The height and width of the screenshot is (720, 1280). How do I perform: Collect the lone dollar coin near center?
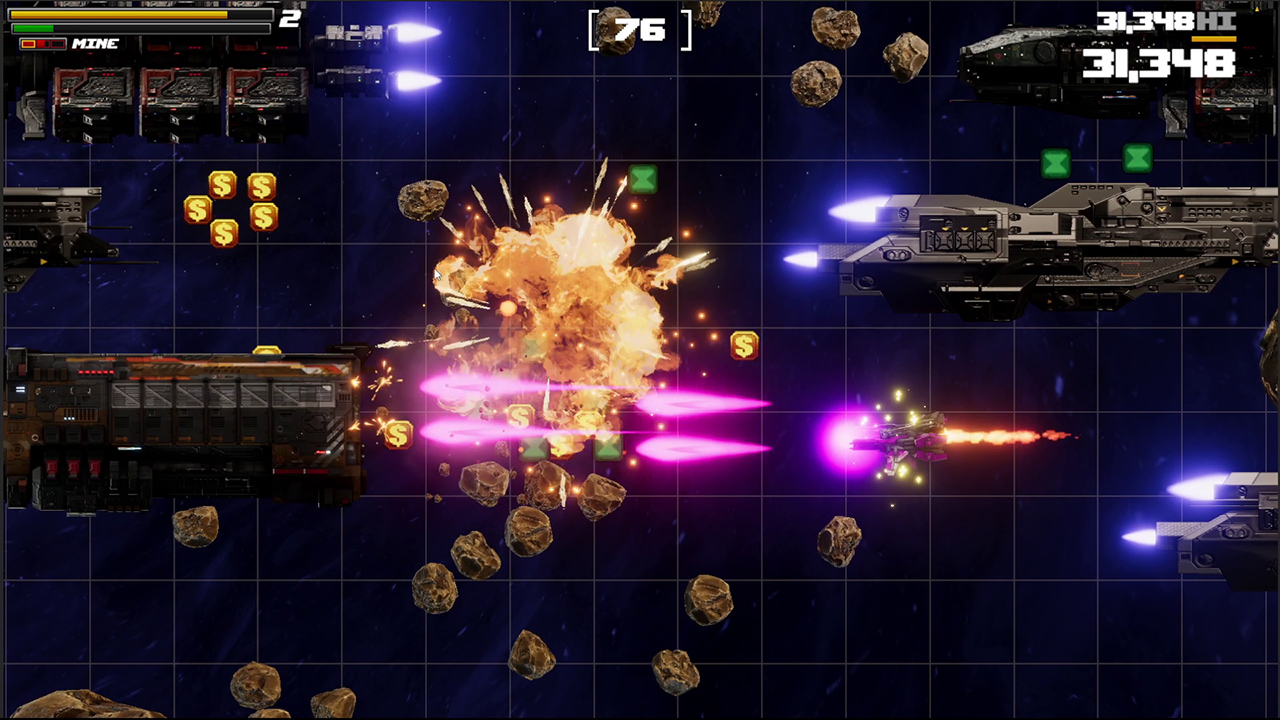[x=744, y=346]
